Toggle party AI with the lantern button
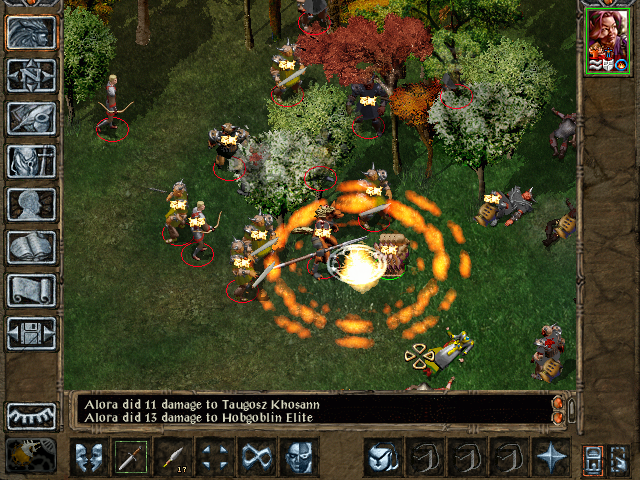640x480 pixels. coord(620,458)
